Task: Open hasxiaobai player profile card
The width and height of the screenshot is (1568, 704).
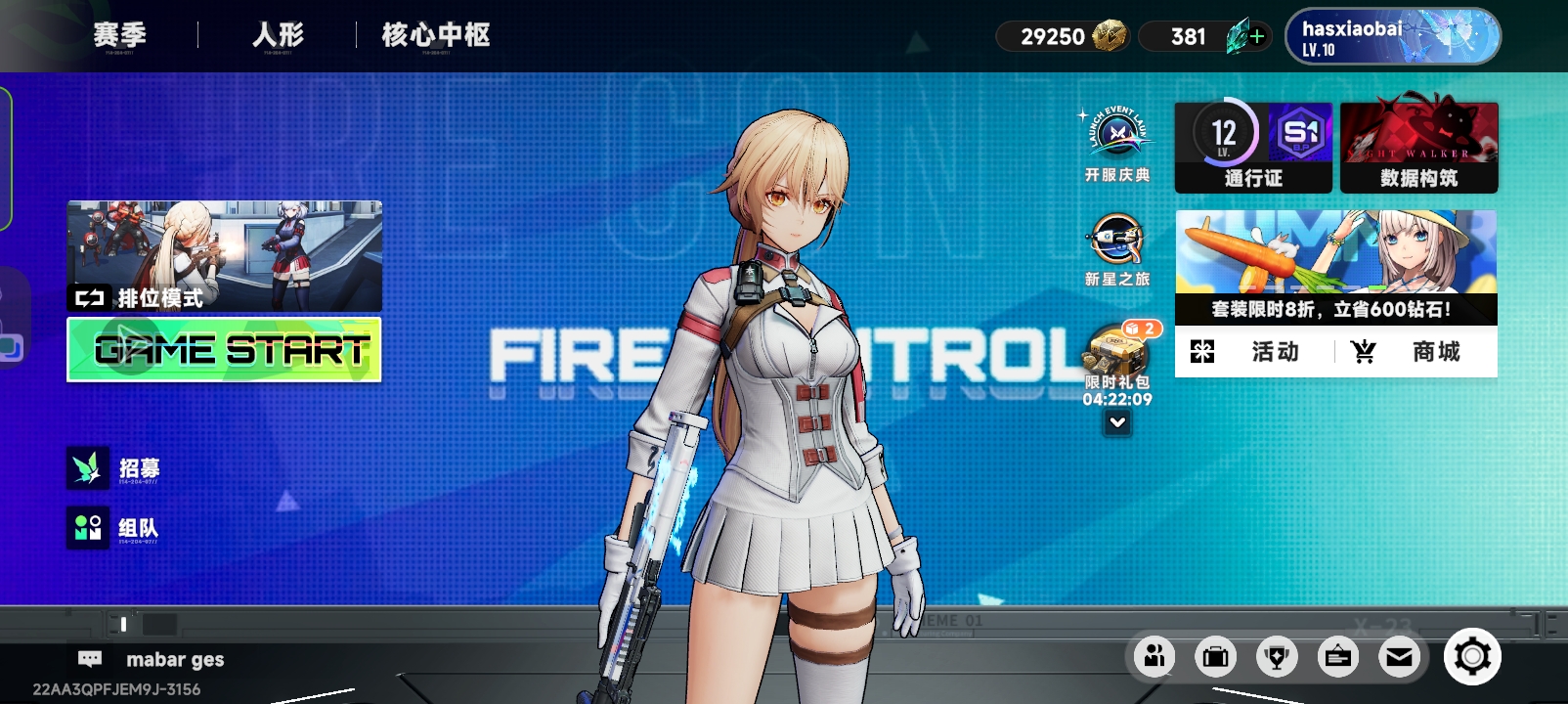Action: click(1392, 37)
